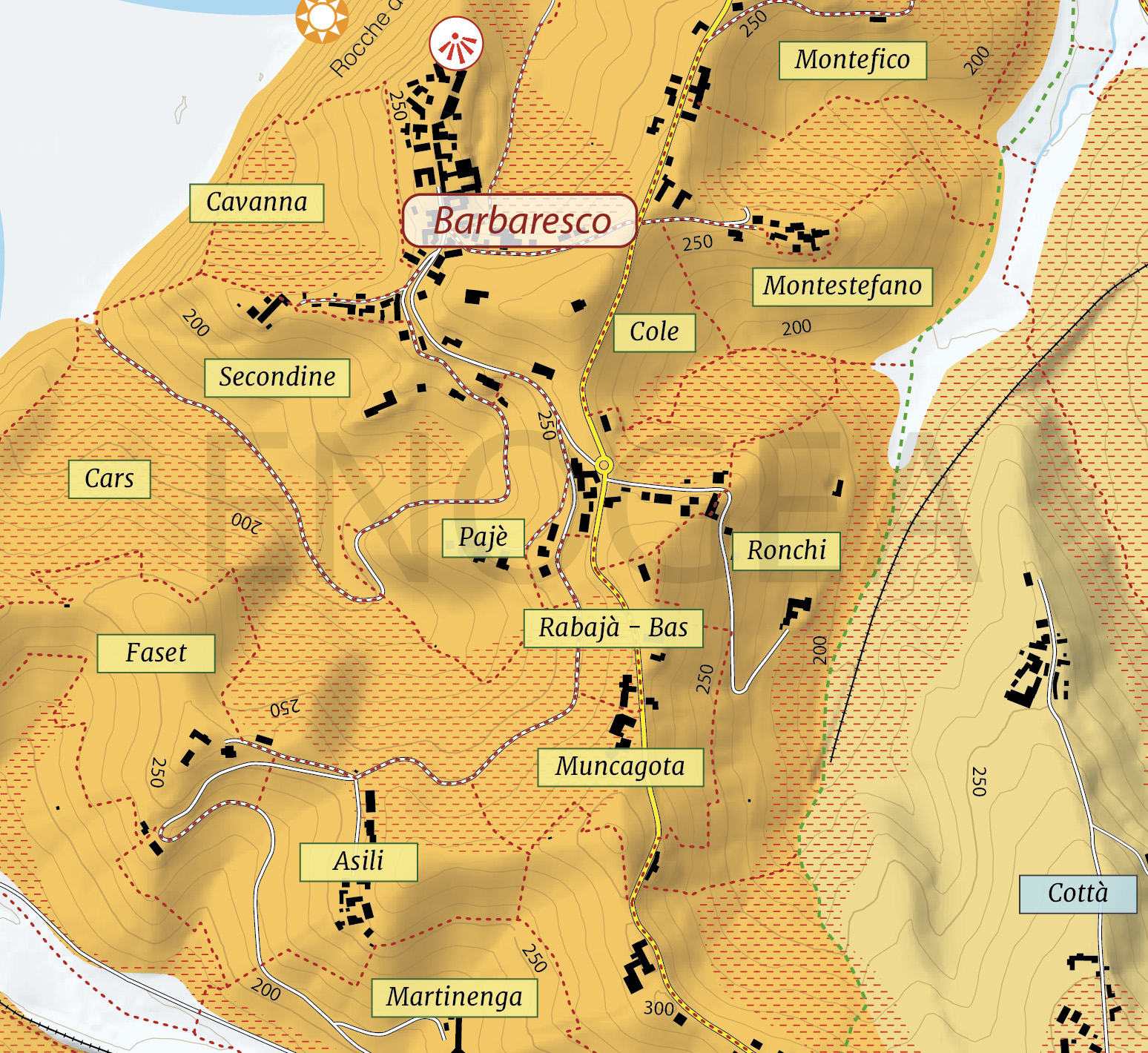Select the orange sun marker icon
This screenshot has height=1053, width=1148.
pyautogui.click(x=321, y=16)
